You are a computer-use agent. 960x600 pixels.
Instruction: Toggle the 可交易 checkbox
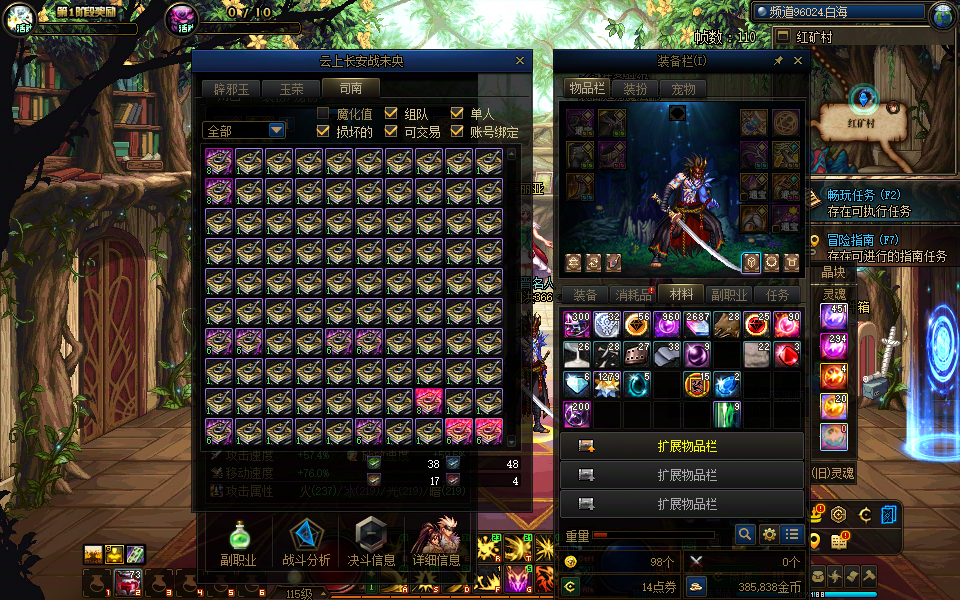pyautogui.click(x=391, y=131)
